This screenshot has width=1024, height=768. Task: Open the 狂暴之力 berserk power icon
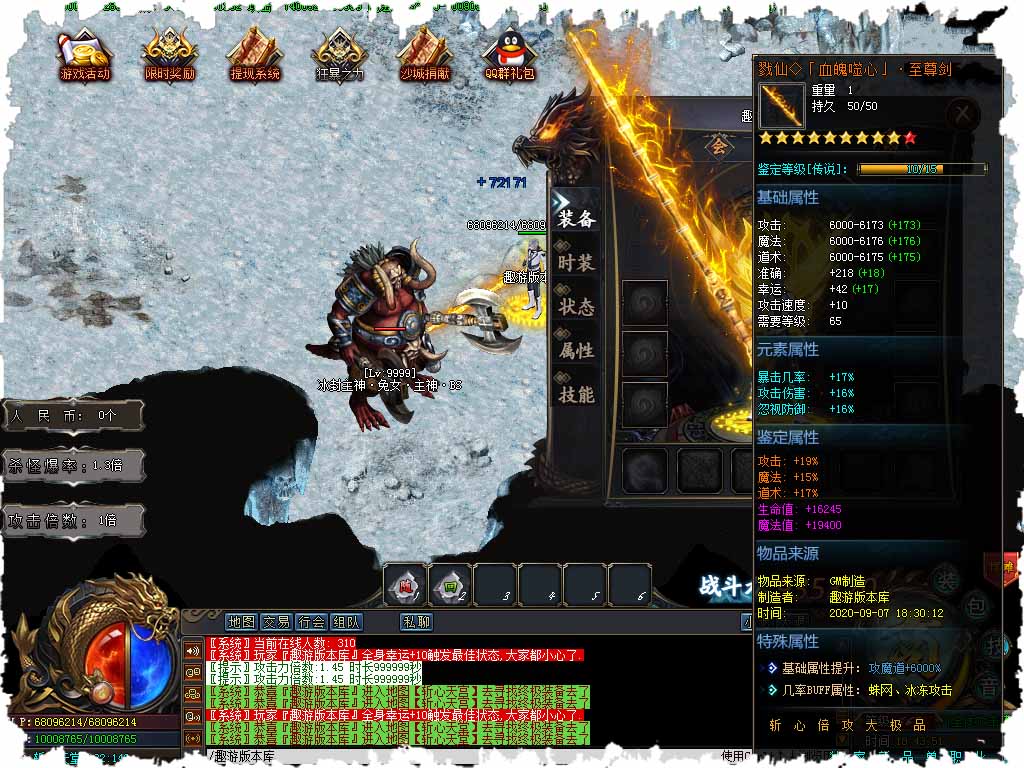(x=340, y=53)
